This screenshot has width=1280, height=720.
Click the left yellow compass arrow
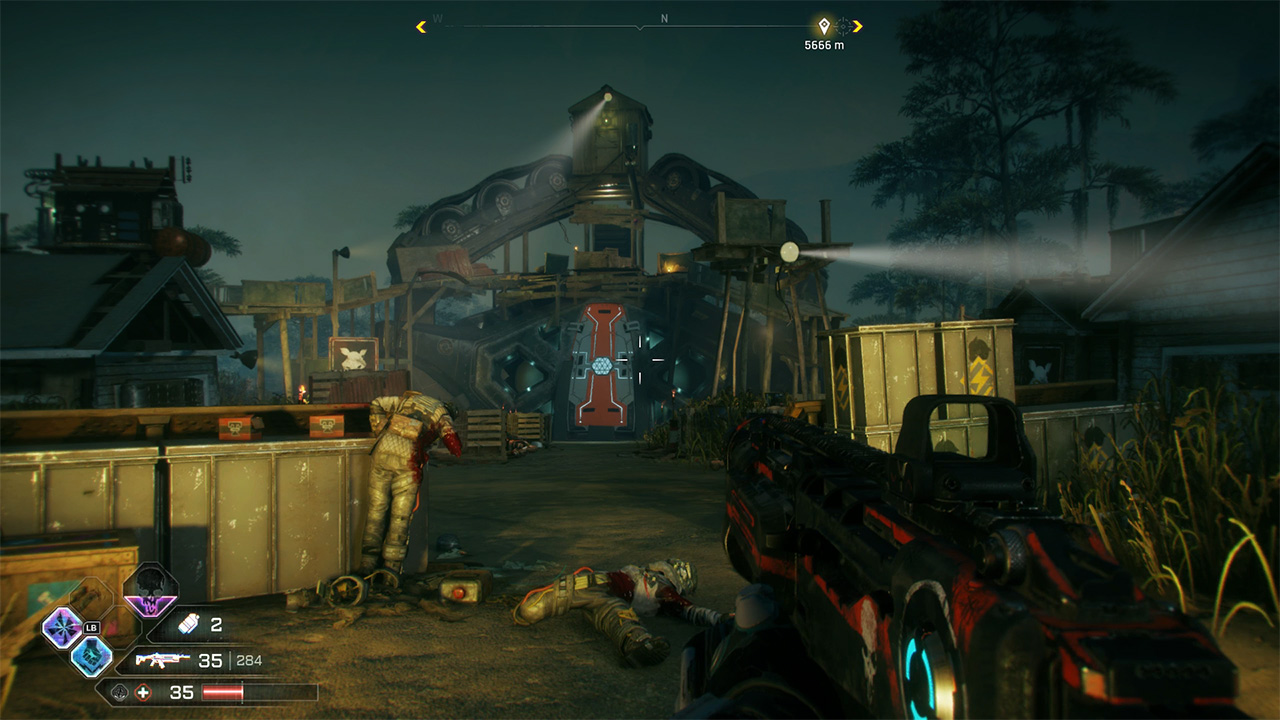(x=421, y=26)
